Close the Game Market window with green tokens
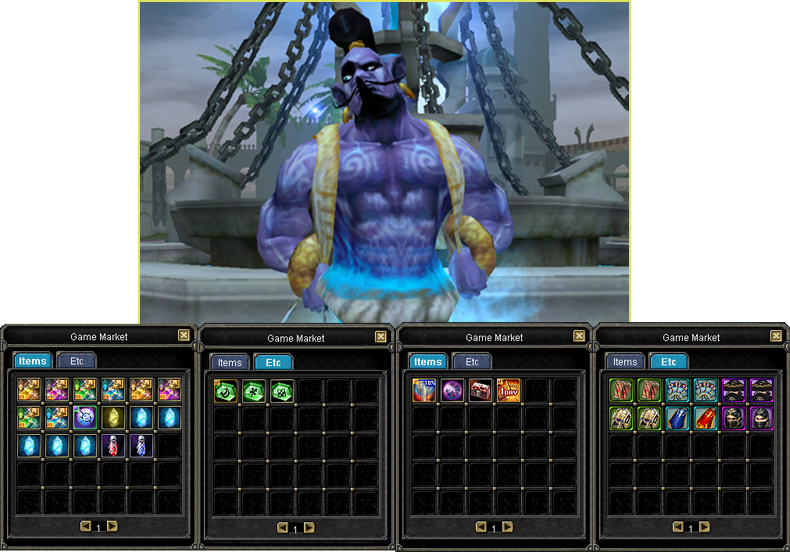The image size is (790, 552). point(381,337)
